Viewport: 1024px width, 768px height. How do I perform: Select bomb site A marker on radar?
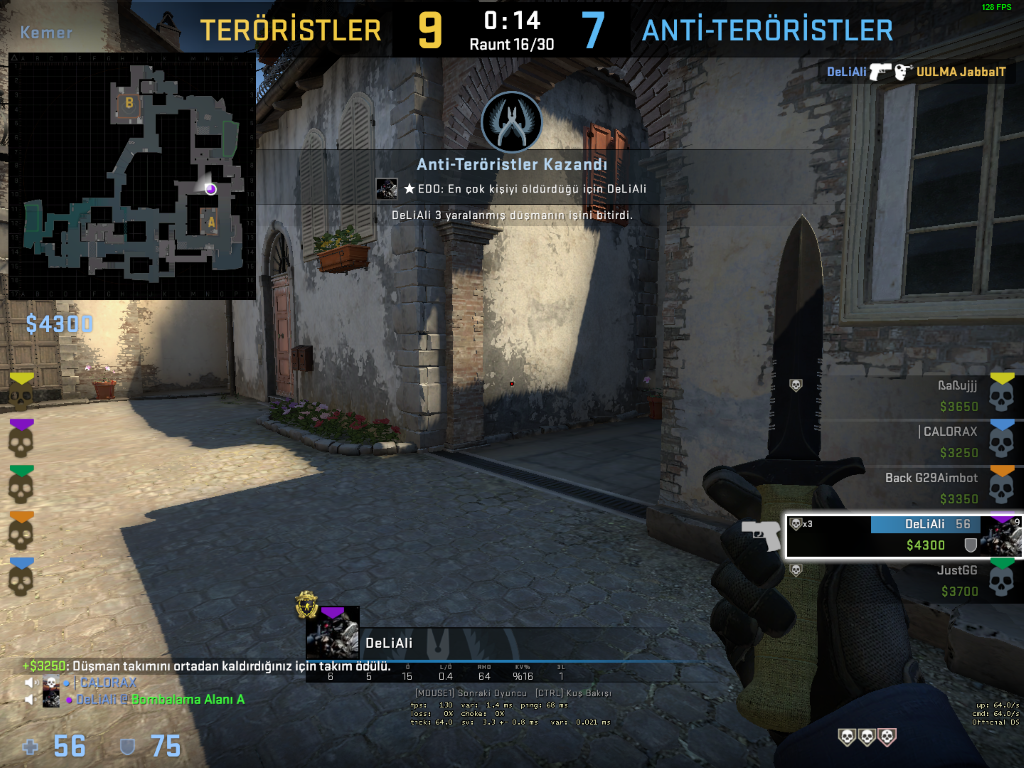pyautogui.click(x=211, y=222)
